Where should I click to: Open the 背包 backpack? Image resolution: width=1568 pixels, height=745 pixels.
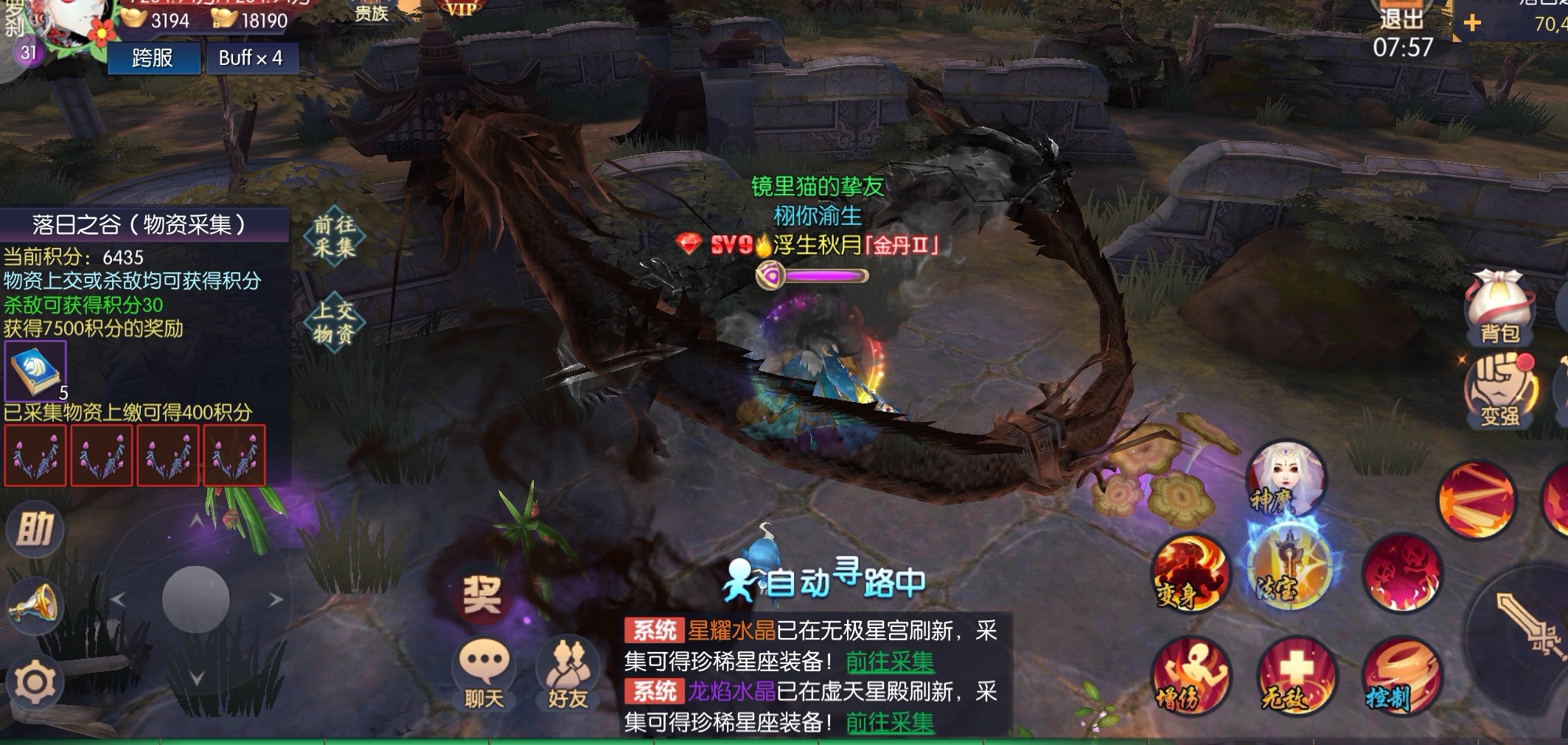coord(1499,308)
